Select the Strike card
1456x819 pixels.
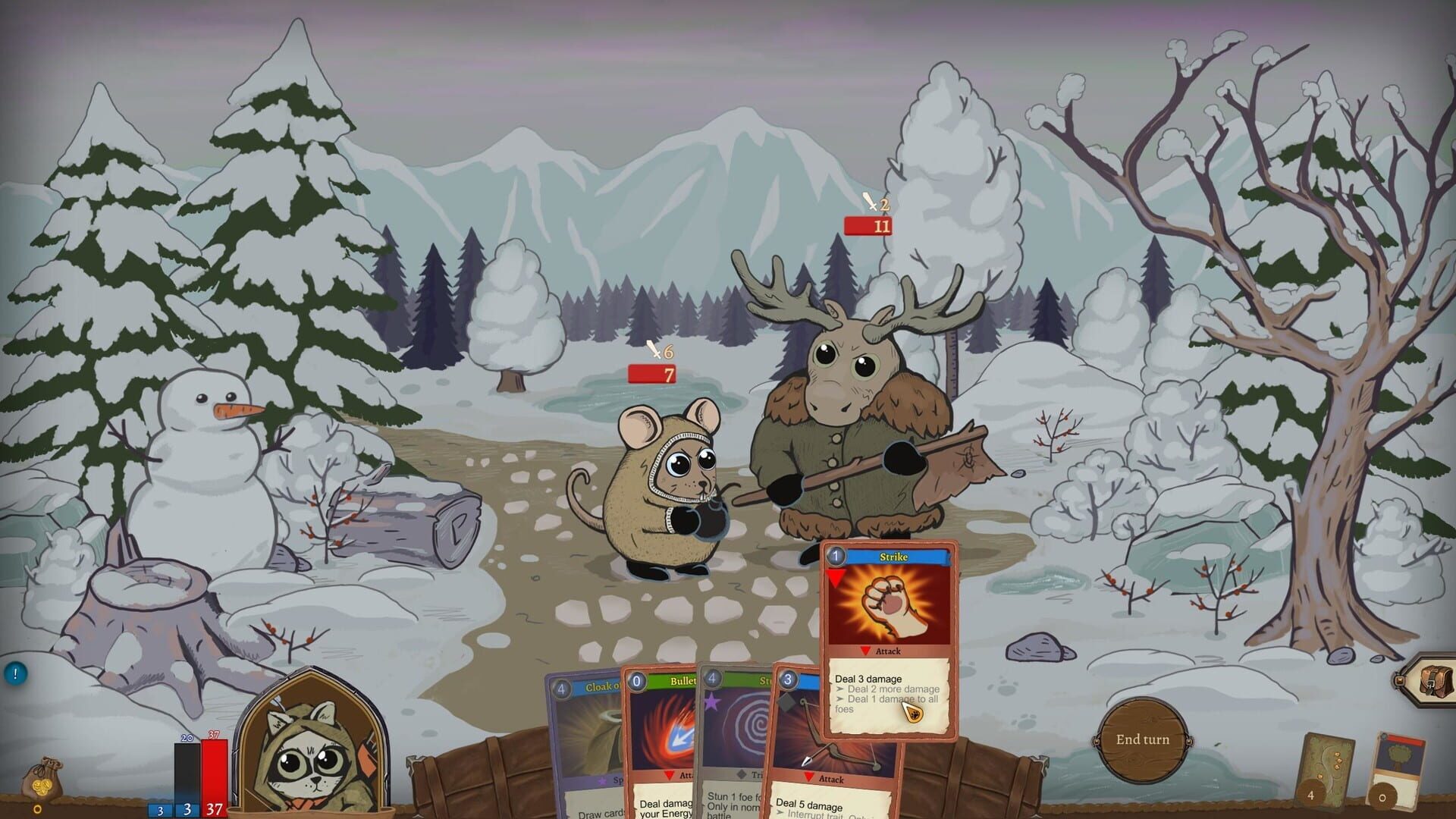891,607
